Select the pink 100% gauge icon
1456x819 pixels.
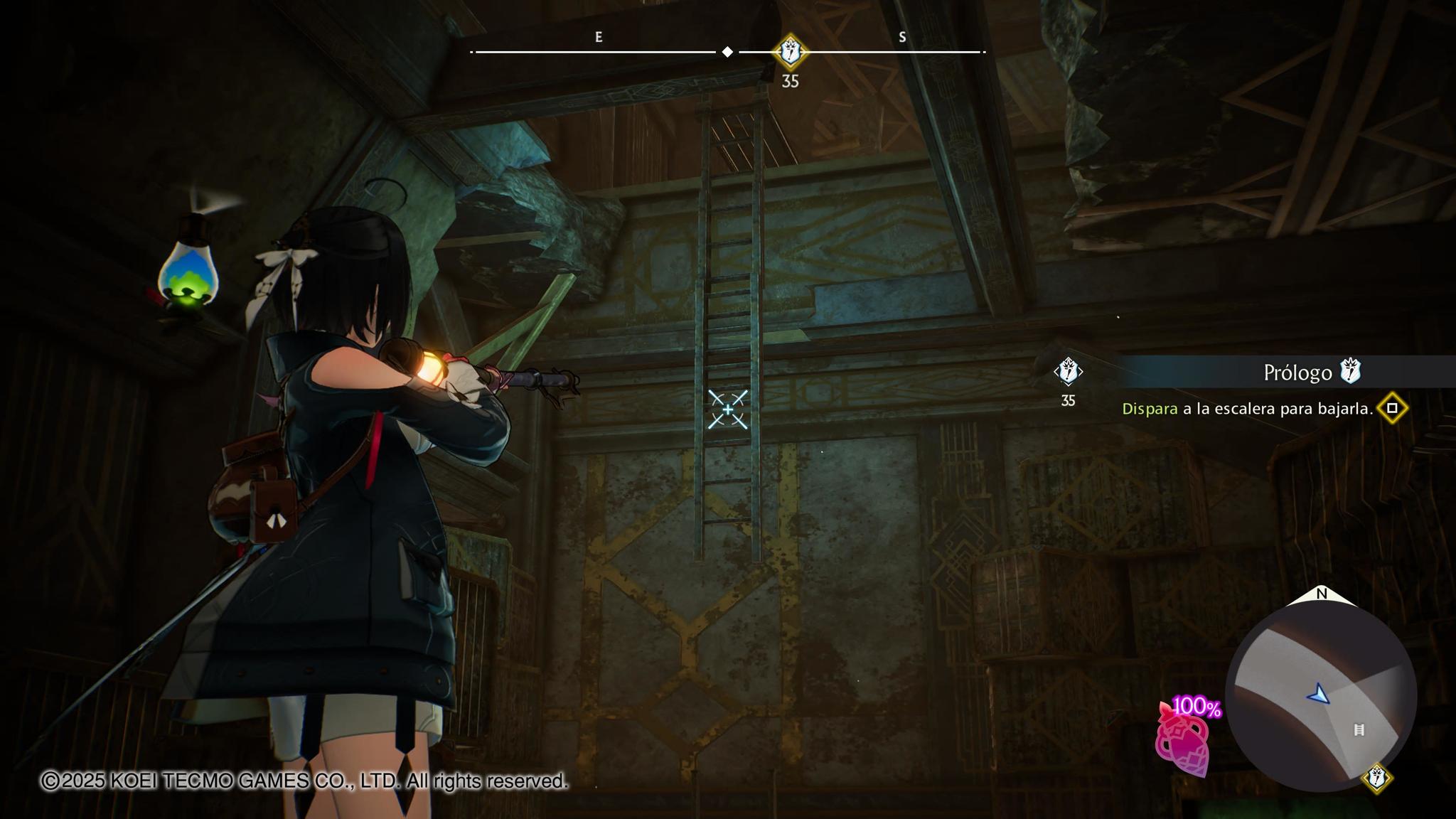click(1184, 739)
